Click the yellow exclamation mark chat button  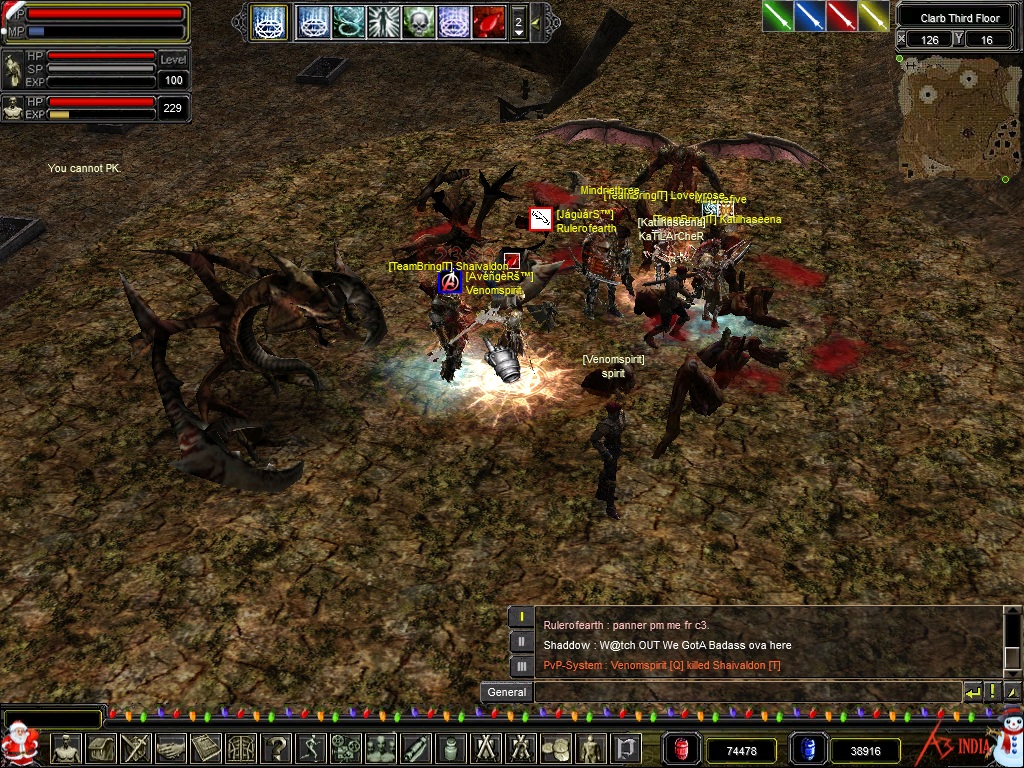992,692
